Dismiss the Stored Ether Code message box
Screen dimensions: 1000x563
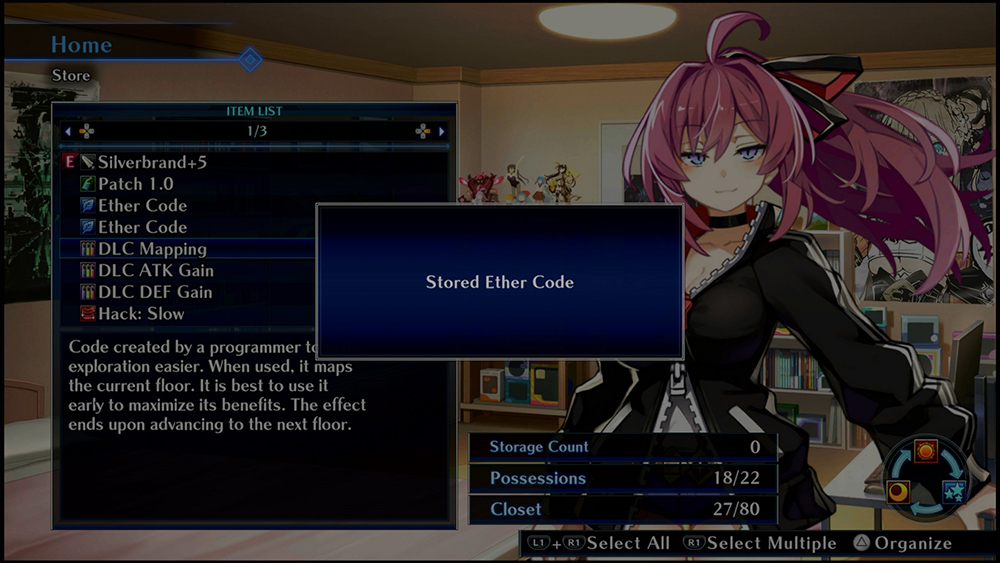499,282
